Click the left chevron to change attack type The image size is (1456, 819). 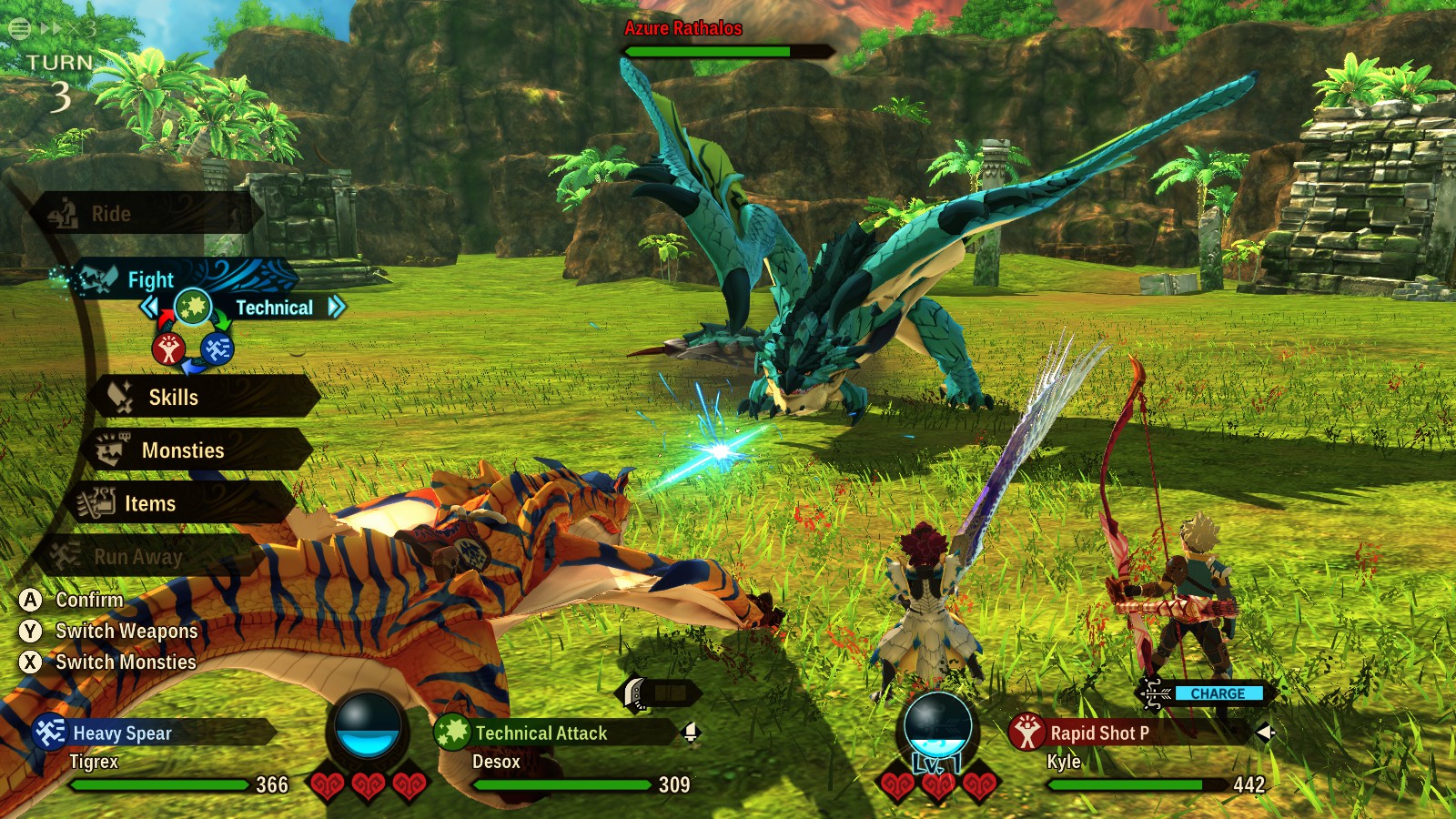point(150,307)
